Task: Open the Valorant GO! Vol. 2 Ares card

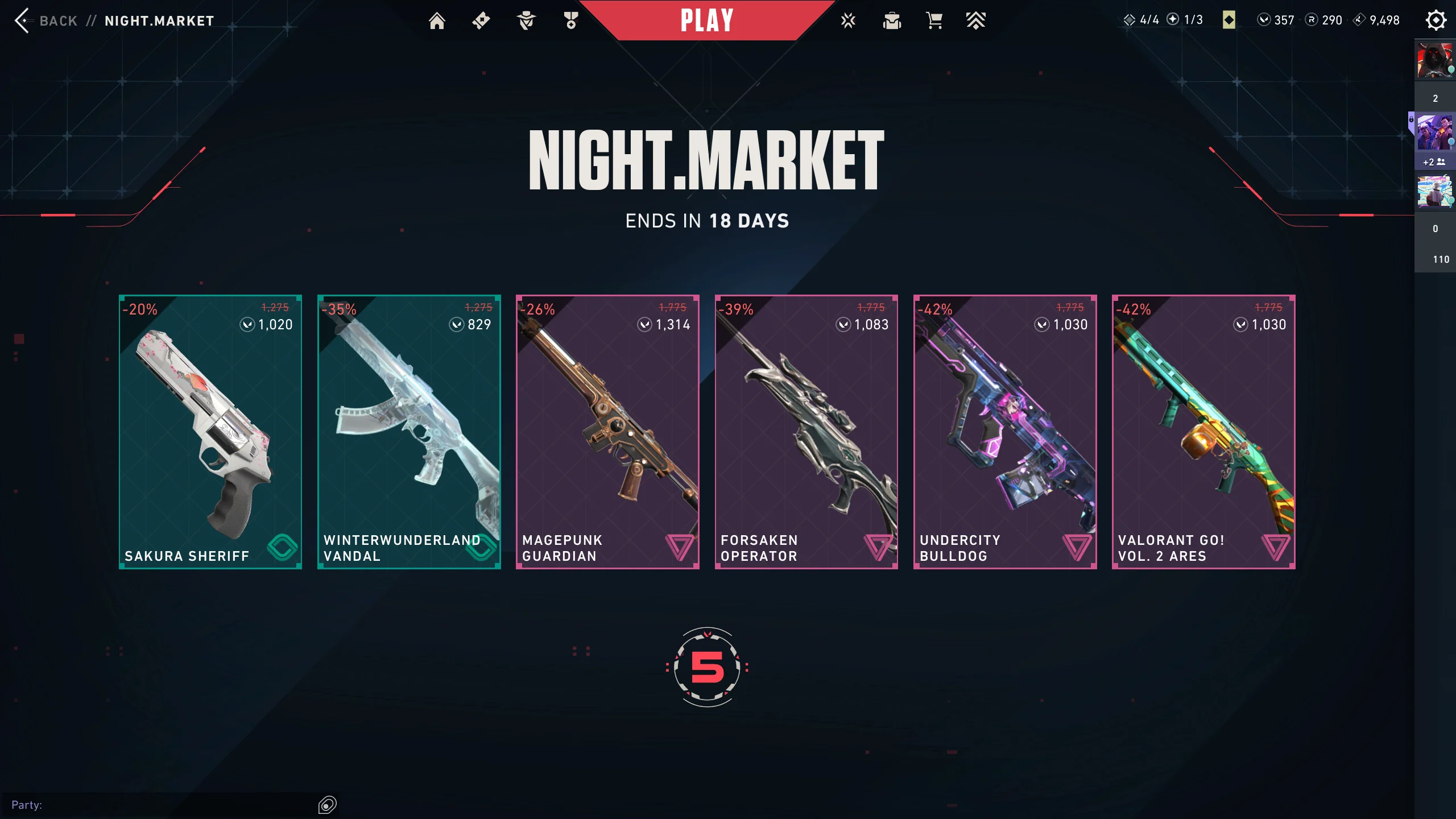Action: click(x=1203, y=432)
